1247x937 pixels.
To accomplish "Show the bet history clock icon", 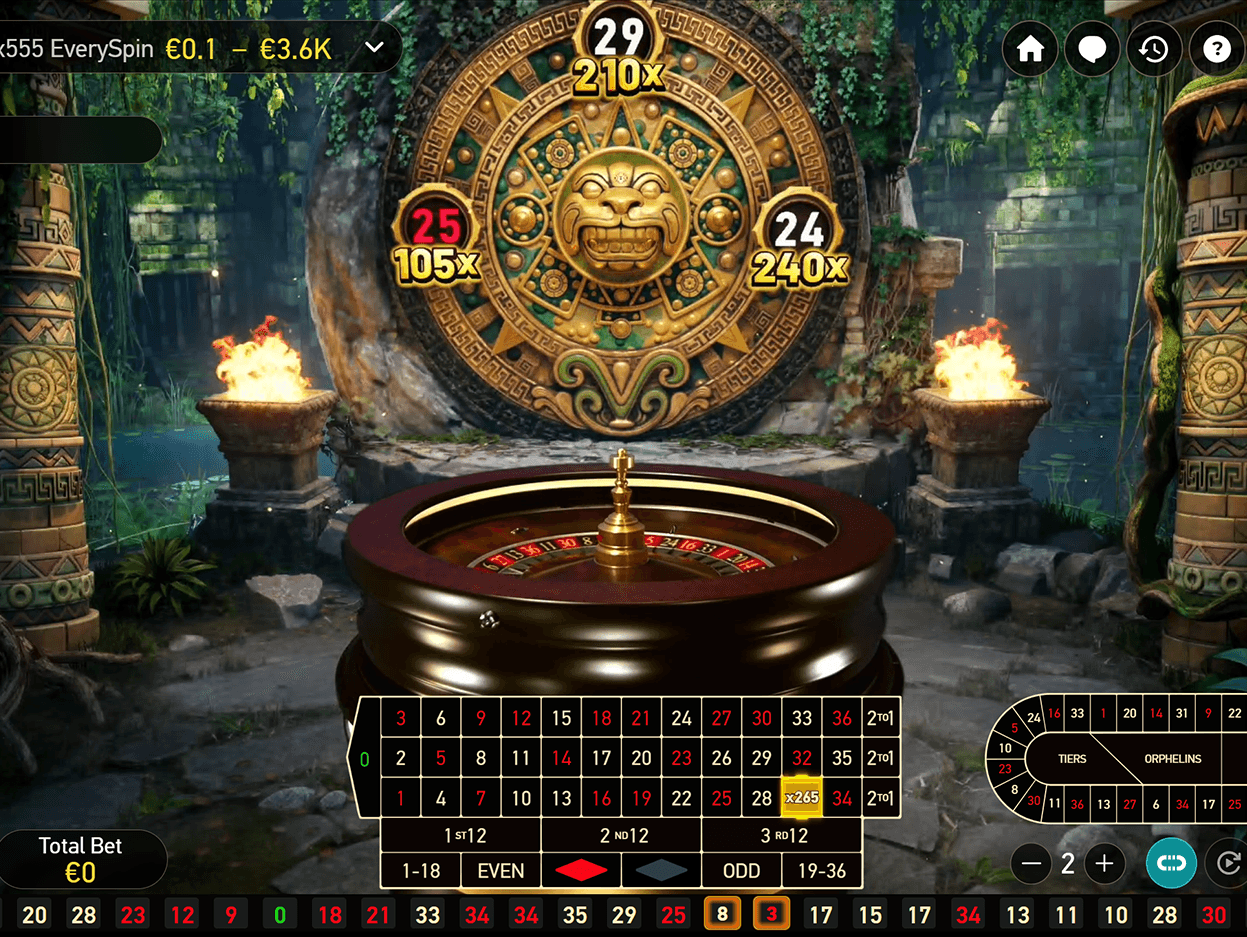I will [x=1154, y=49].
